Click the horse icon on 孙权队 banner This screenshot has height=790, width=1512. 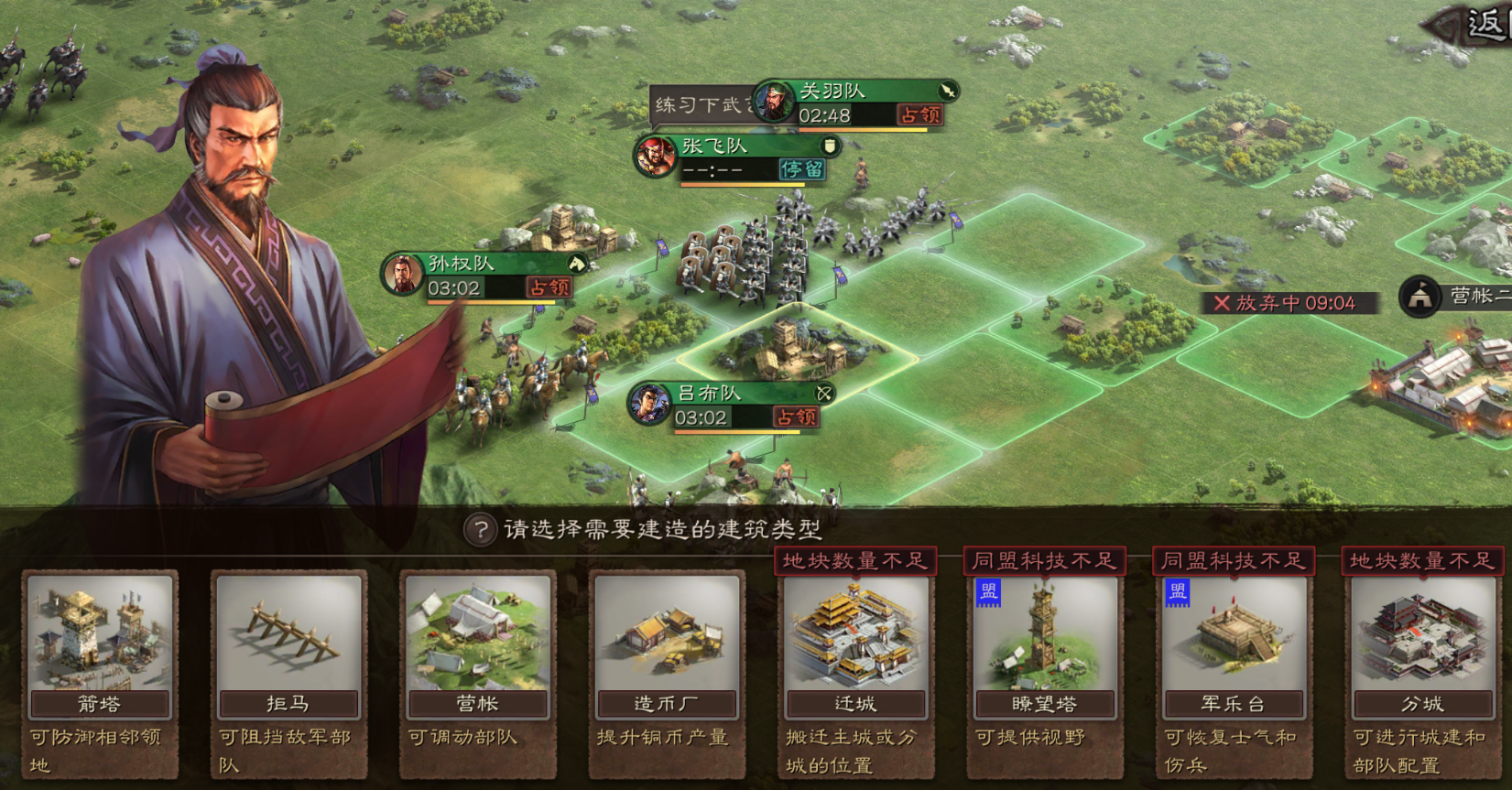tap(575, 265)
